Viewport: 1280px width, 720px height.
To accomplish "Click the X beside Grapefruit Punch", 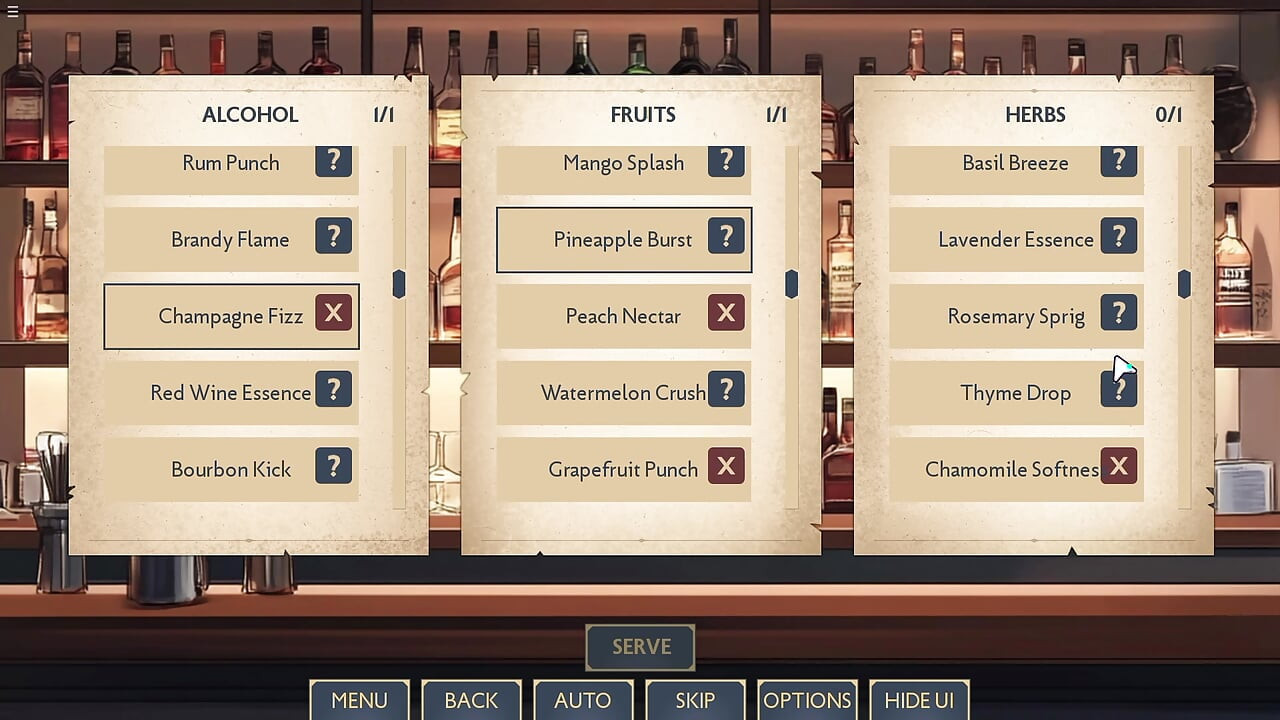I will [726, 466].
